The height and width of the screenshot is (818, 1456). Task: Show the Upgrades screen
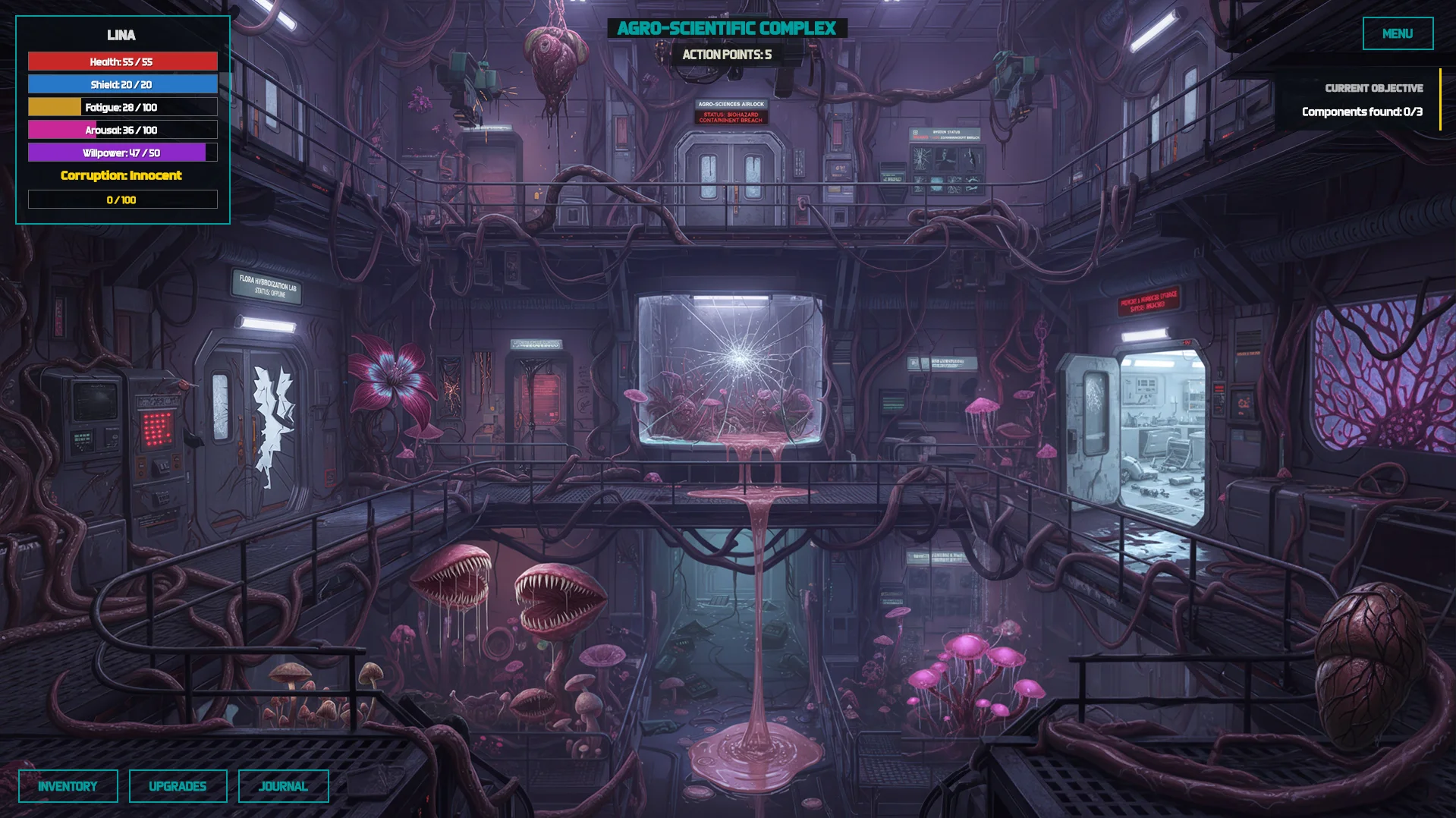(178, 786)
